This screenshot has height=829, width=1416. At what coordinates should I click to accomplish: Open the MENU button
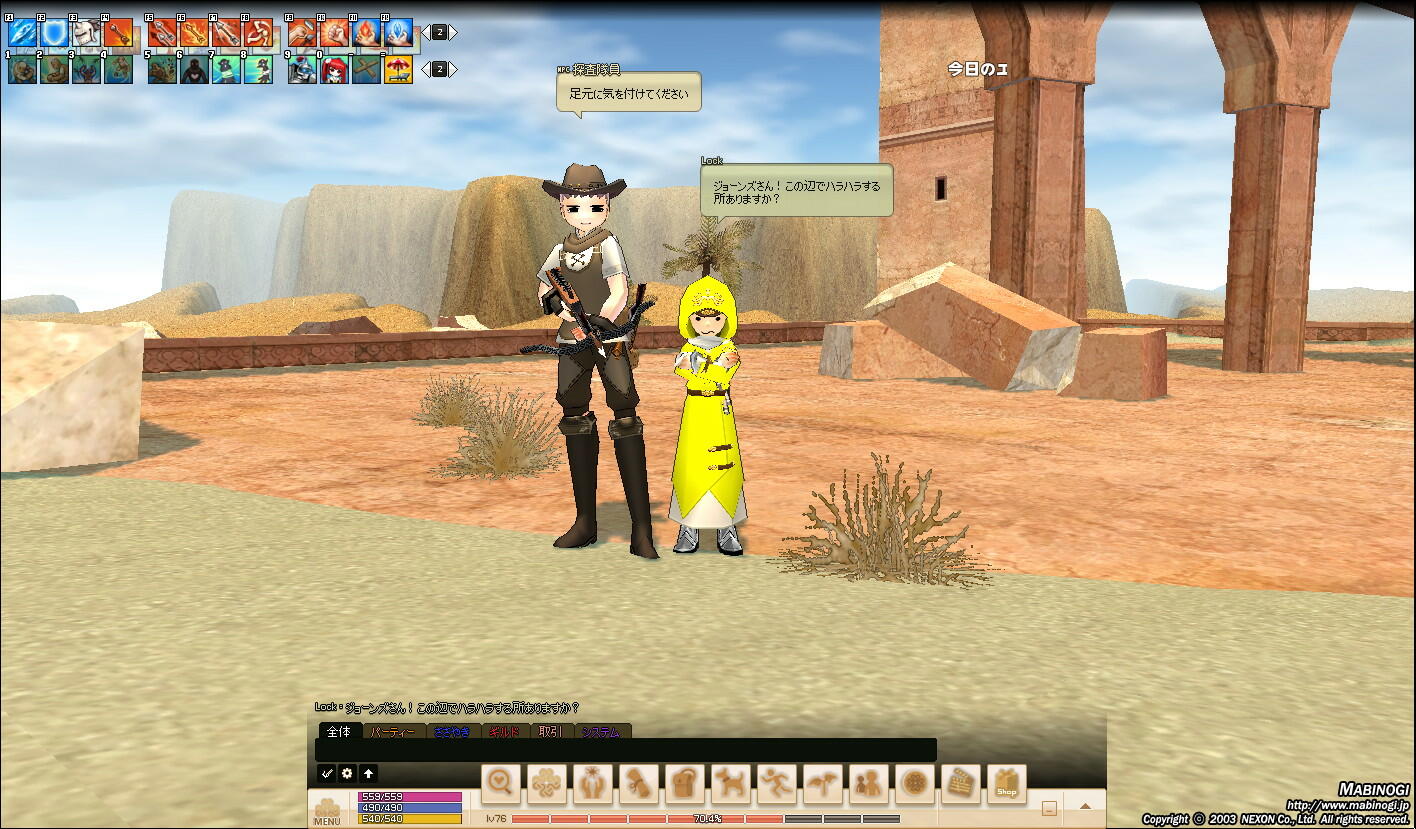tap(327, 810)
